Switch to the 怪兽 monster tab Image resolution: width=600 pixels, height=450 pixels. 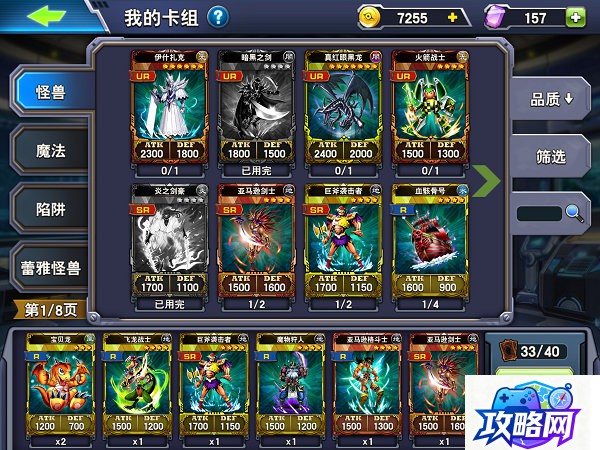point(50,92)
